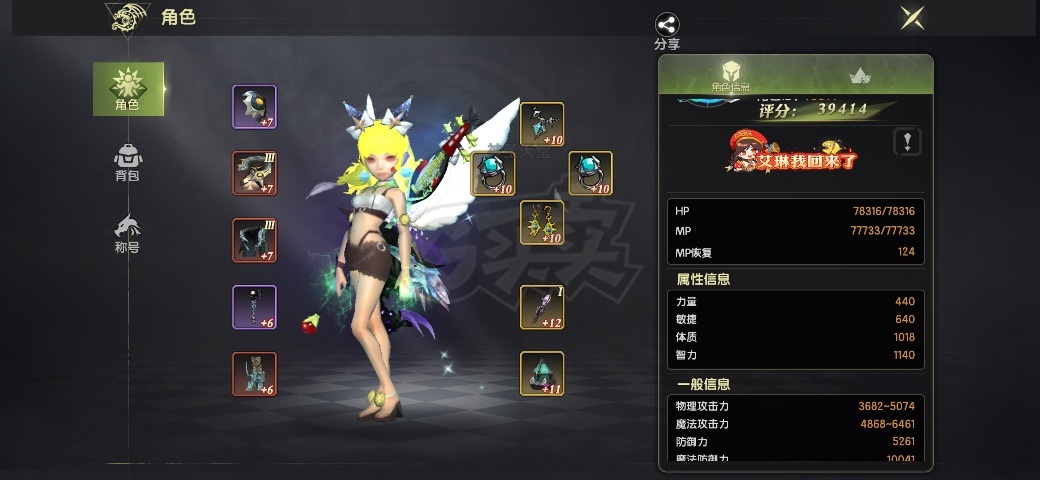Open the dark blue +7 chest armor slot
This screenshot has width=1040, height=480.
pos(254,240)
